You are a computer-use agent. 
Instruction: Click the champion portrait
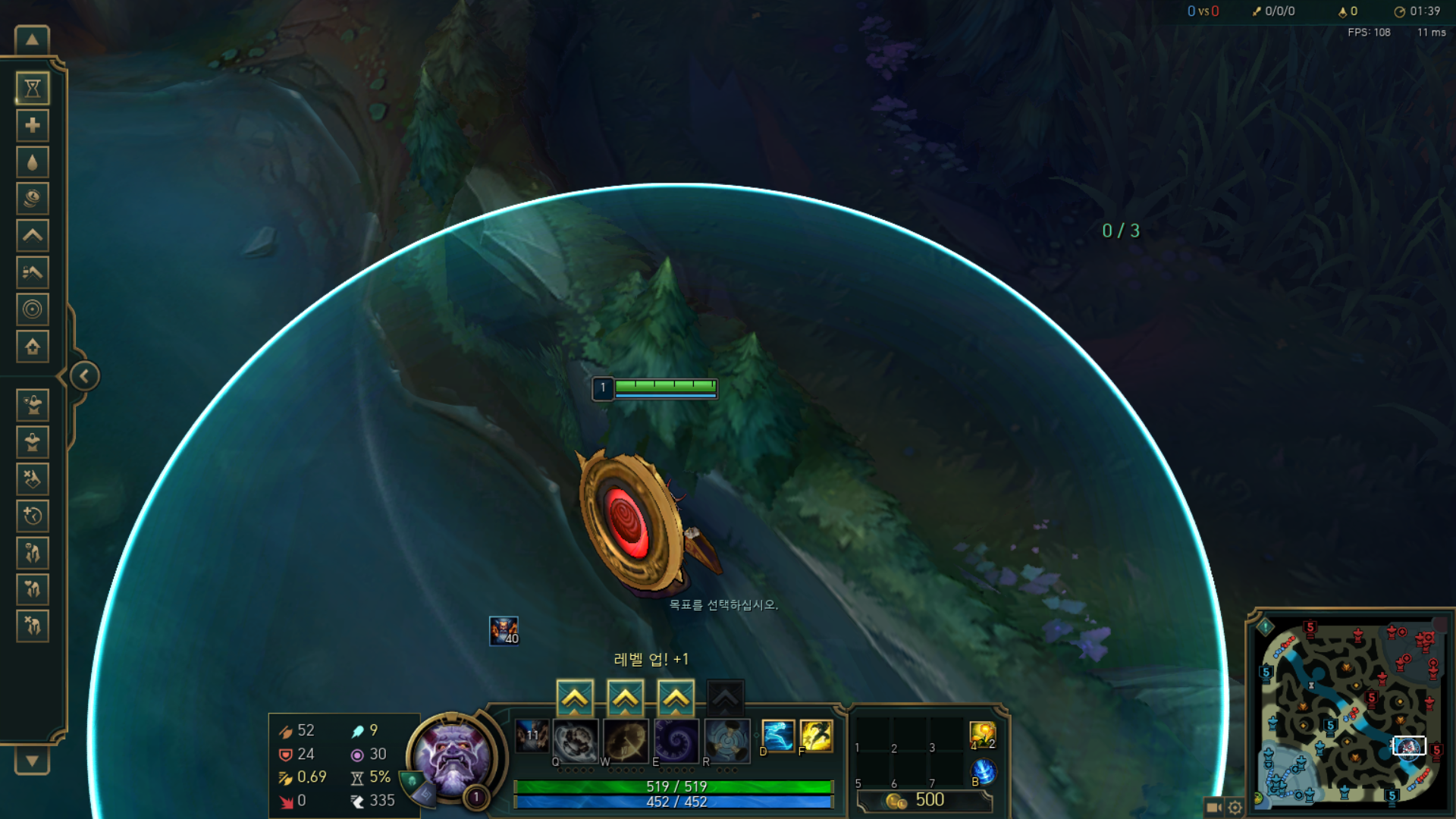point(453,755)
